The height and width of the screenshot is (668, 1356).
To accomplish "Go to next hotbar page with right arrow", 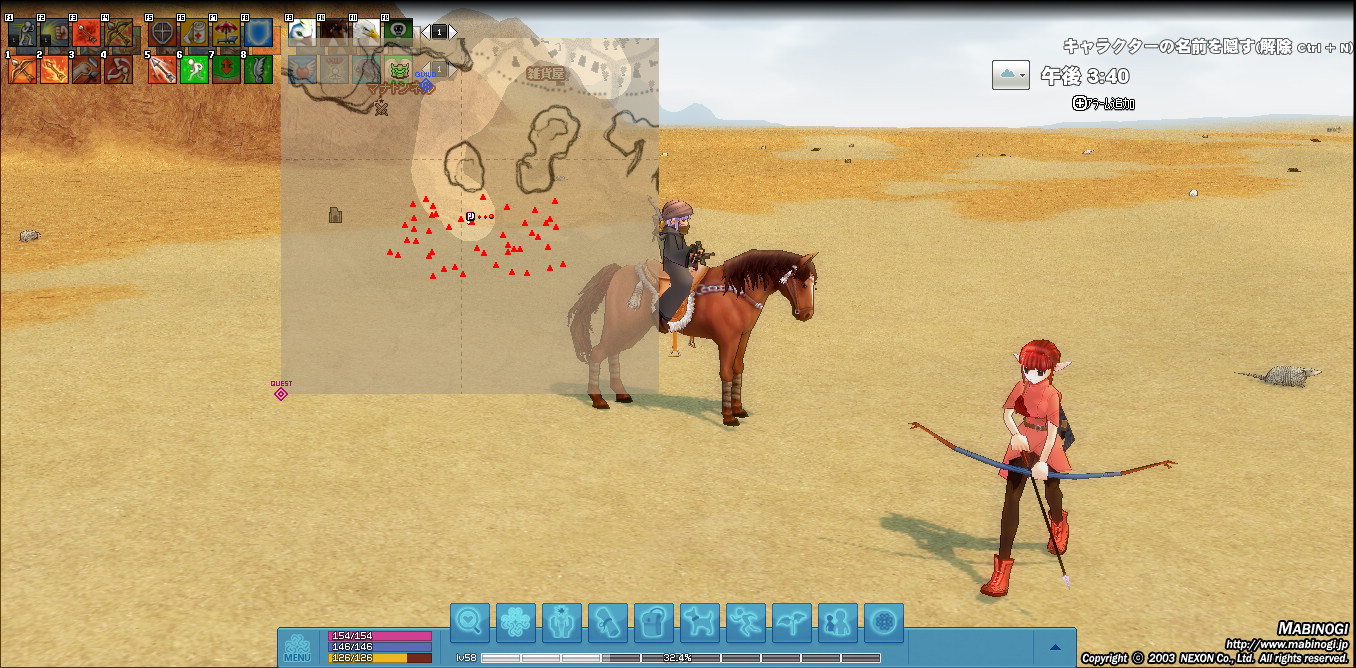I will point(453,32).
